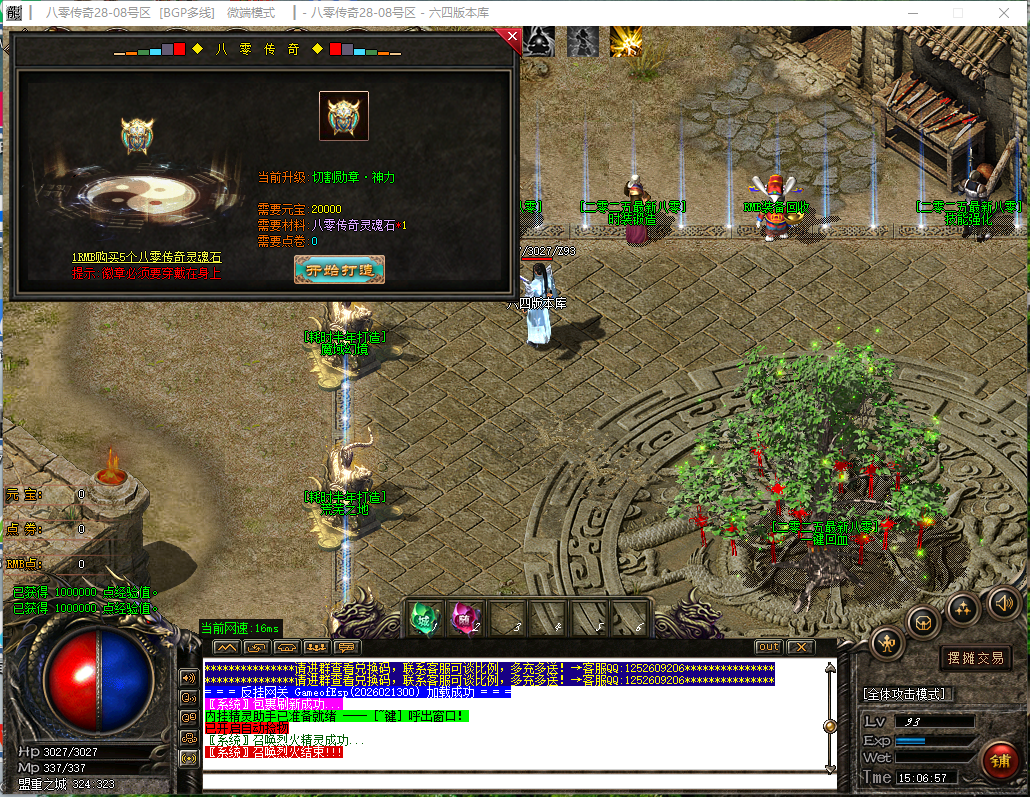Screen dimensions: 1030x797
Task: Select the medal item slot in dialog
Action: click(343, 116)
